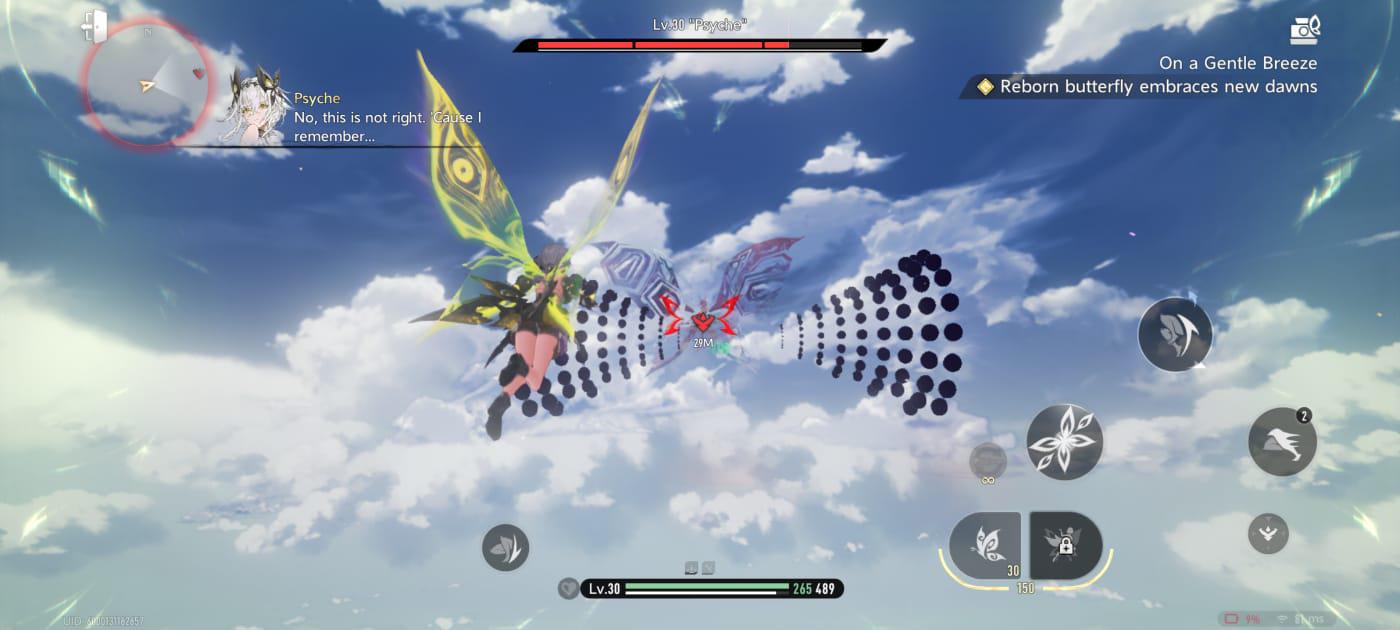Tap the locked skill button

1066,545
